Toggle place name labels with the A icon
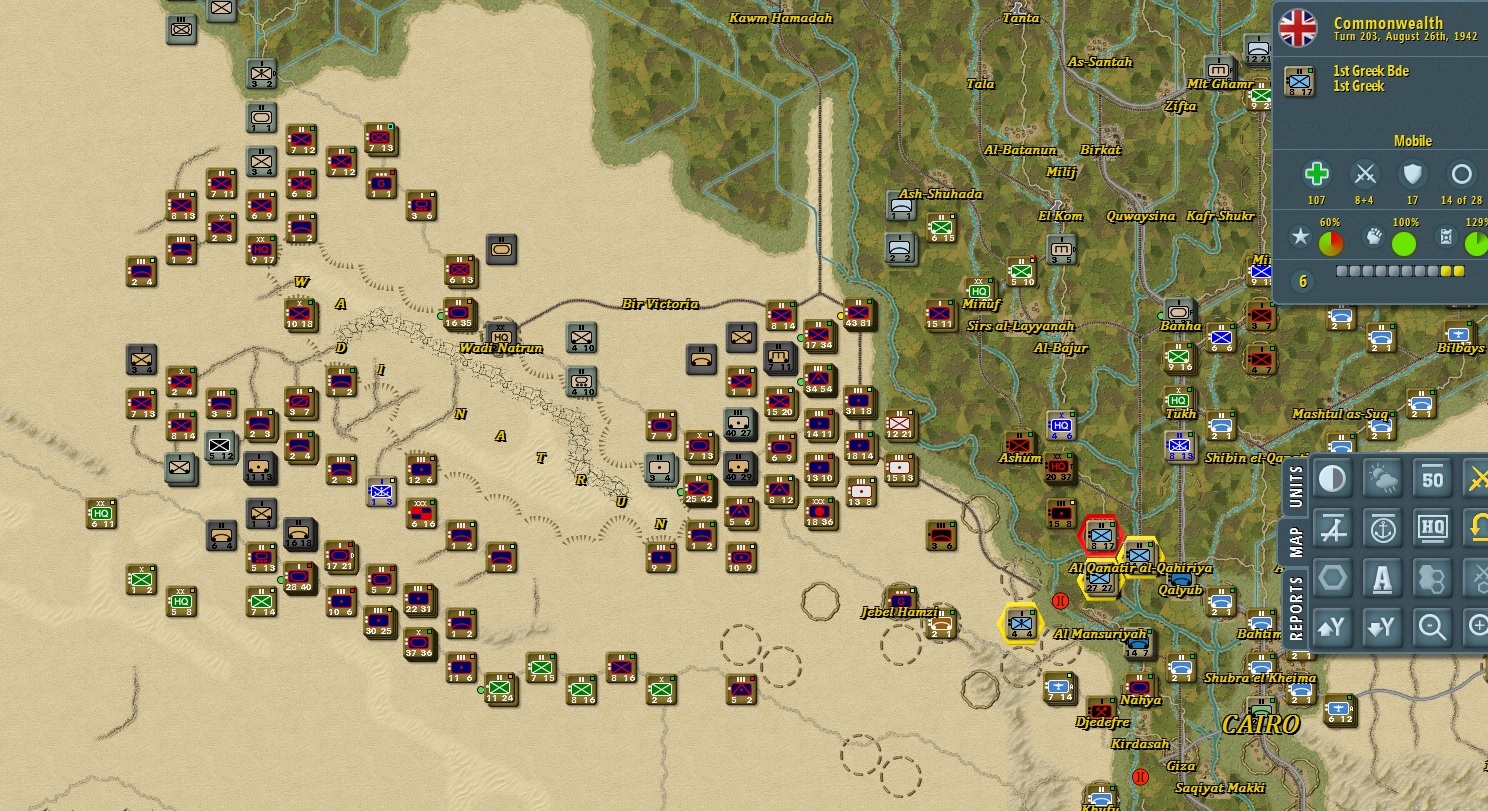The height and width of the screenshot is (811, 1488). [1383, 576]
